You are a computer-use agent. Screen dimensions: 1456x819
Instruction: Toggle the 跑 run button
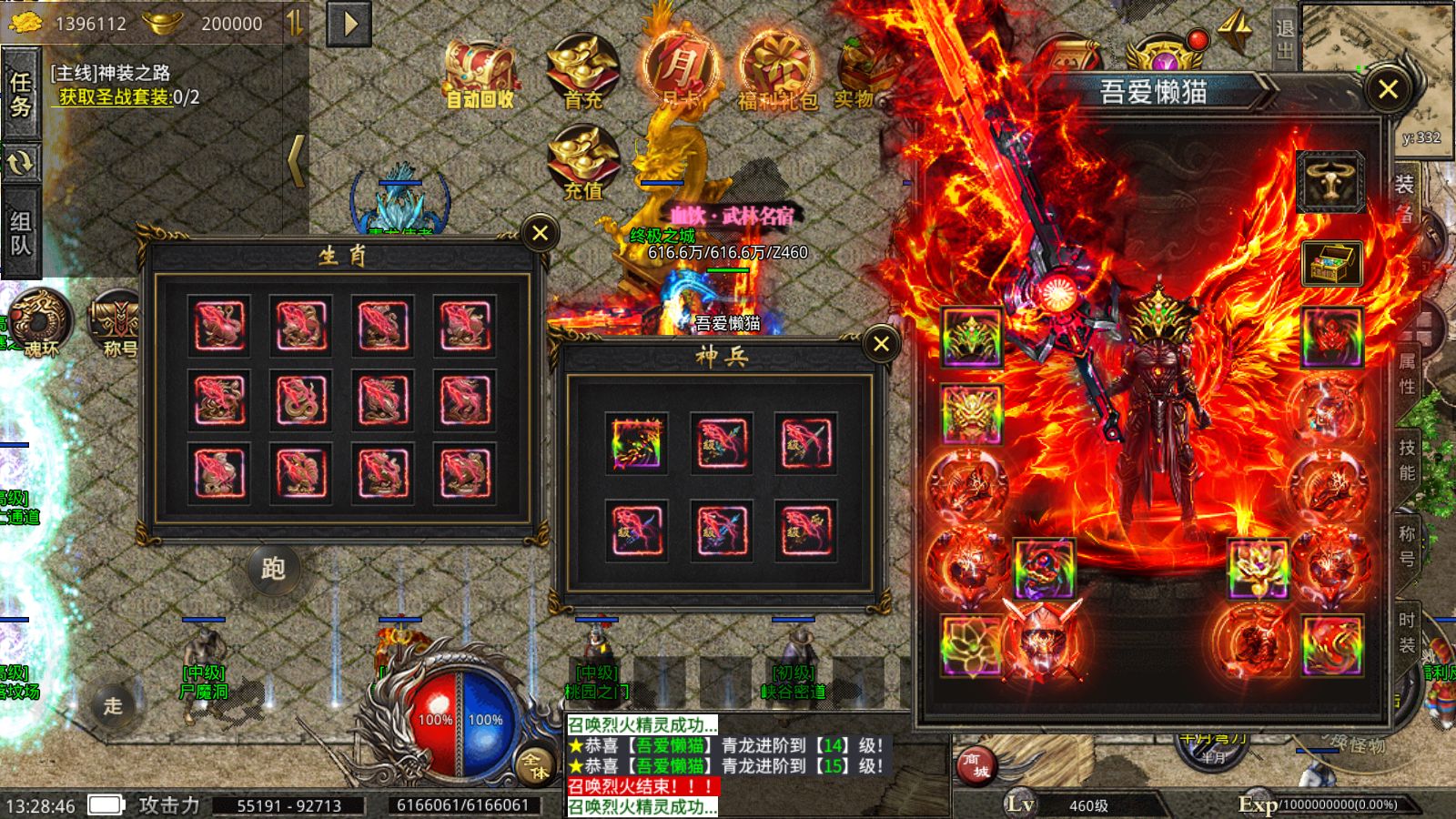[273, 569]
